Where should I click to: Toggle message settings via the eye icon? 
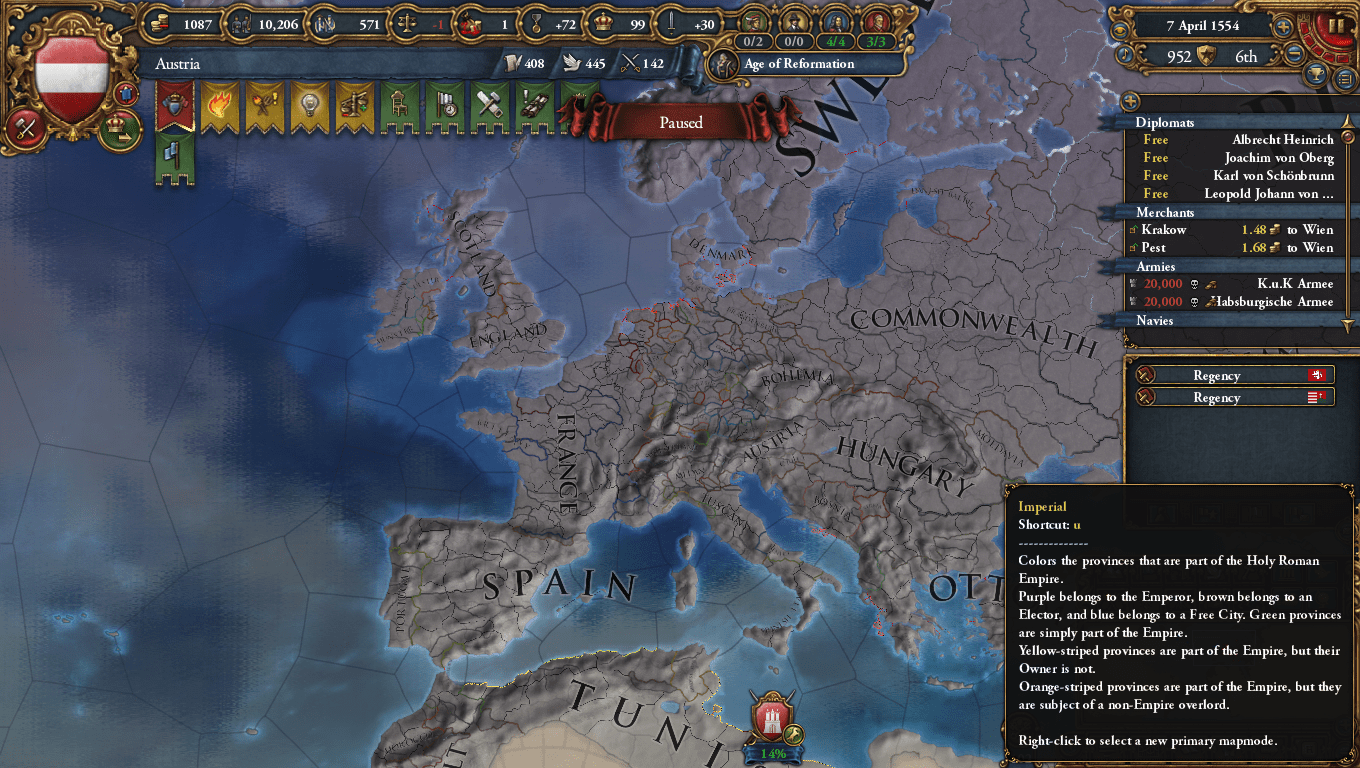1119,29
